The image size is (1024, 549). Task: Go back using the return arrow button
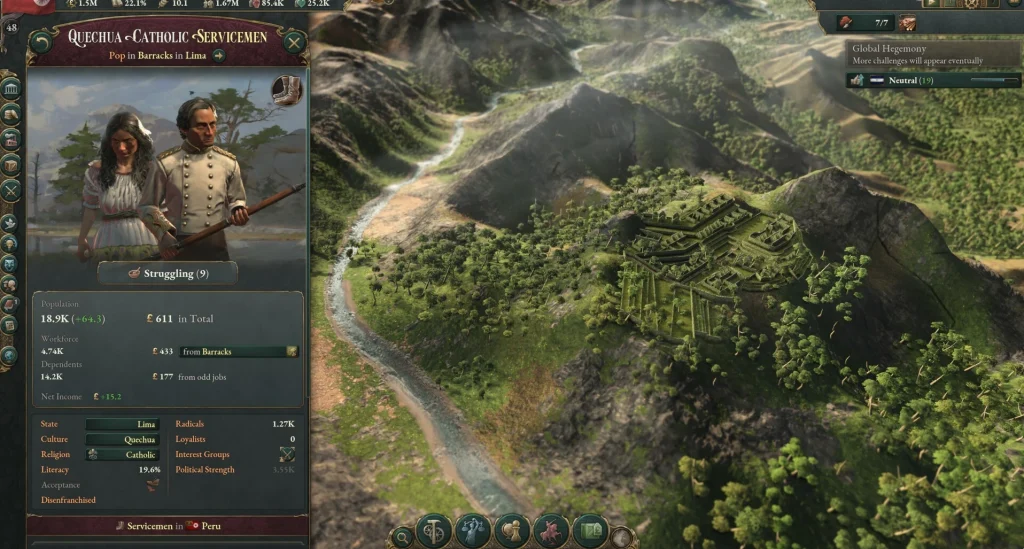(x=40, y=42)
